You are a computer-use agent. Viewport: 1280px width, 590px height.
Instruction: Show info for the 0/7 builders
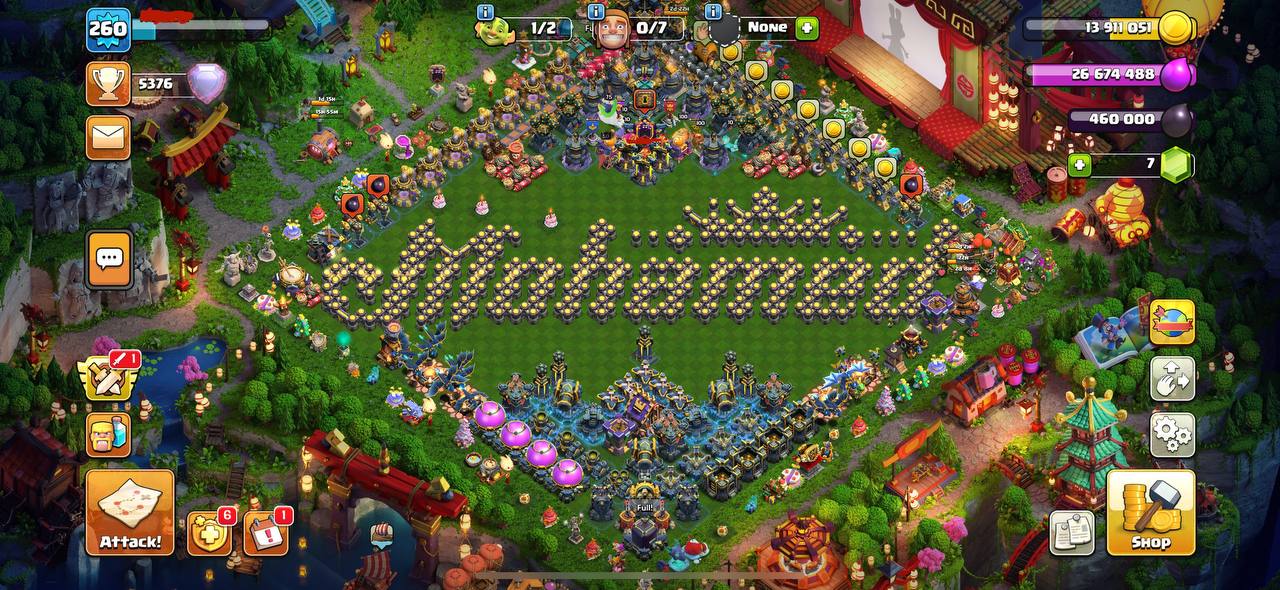tap(596, 12)
